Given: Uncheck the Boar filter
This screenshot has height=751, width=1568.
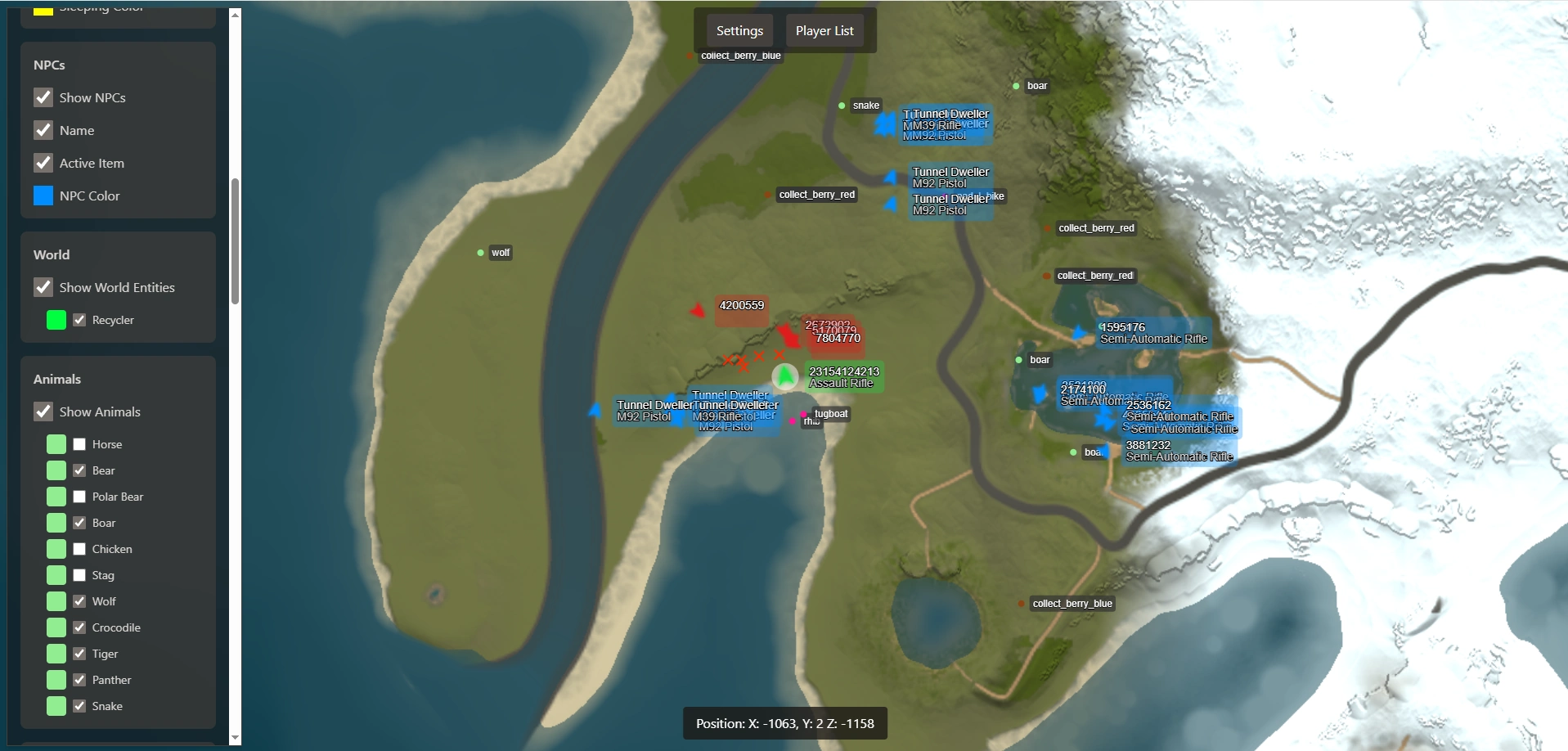Looking at the screenshot, I should pyautogui.click(x=79, y=523).
